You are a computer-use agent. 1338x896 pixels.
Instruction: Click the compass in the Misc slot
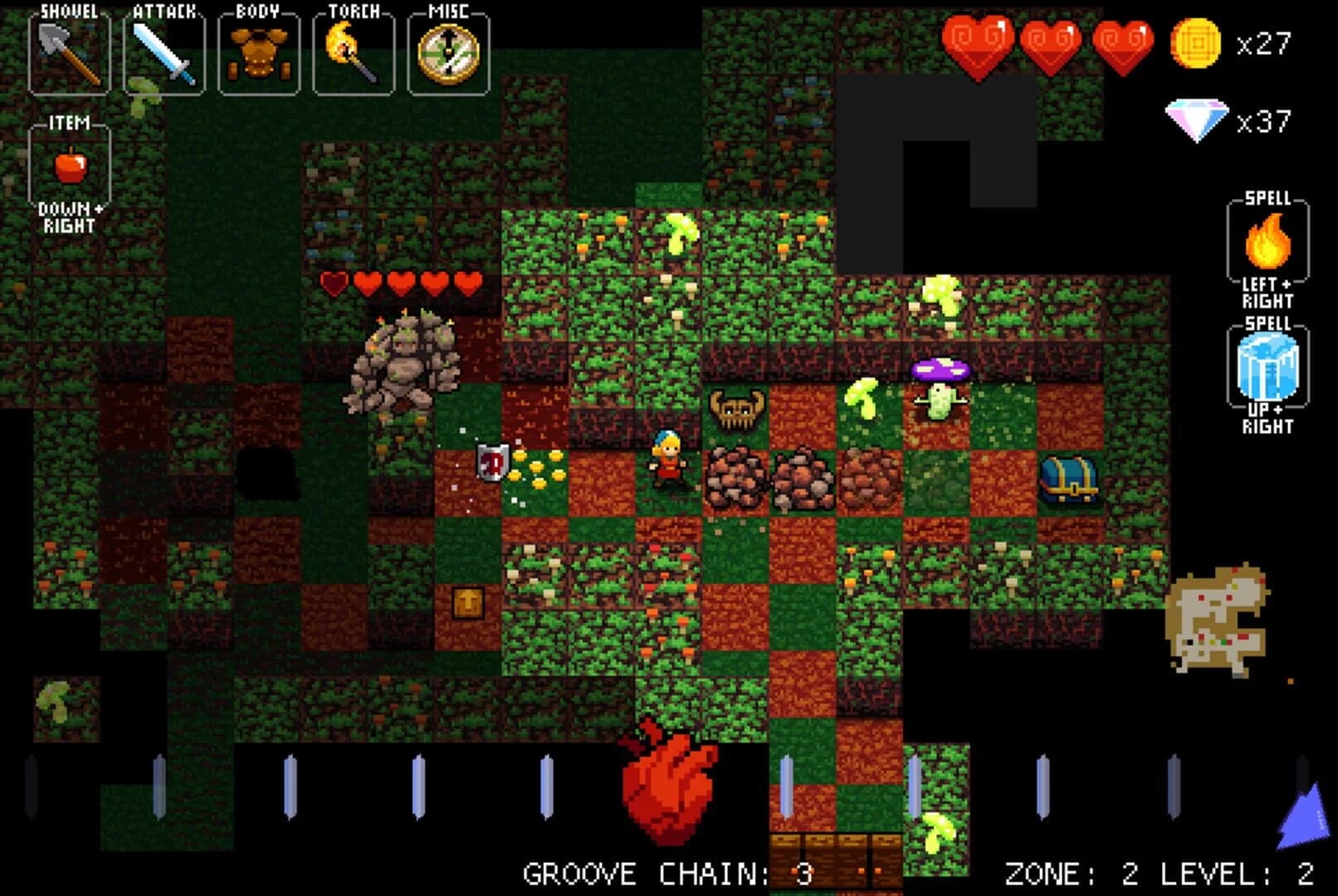[x=448, y=51]
